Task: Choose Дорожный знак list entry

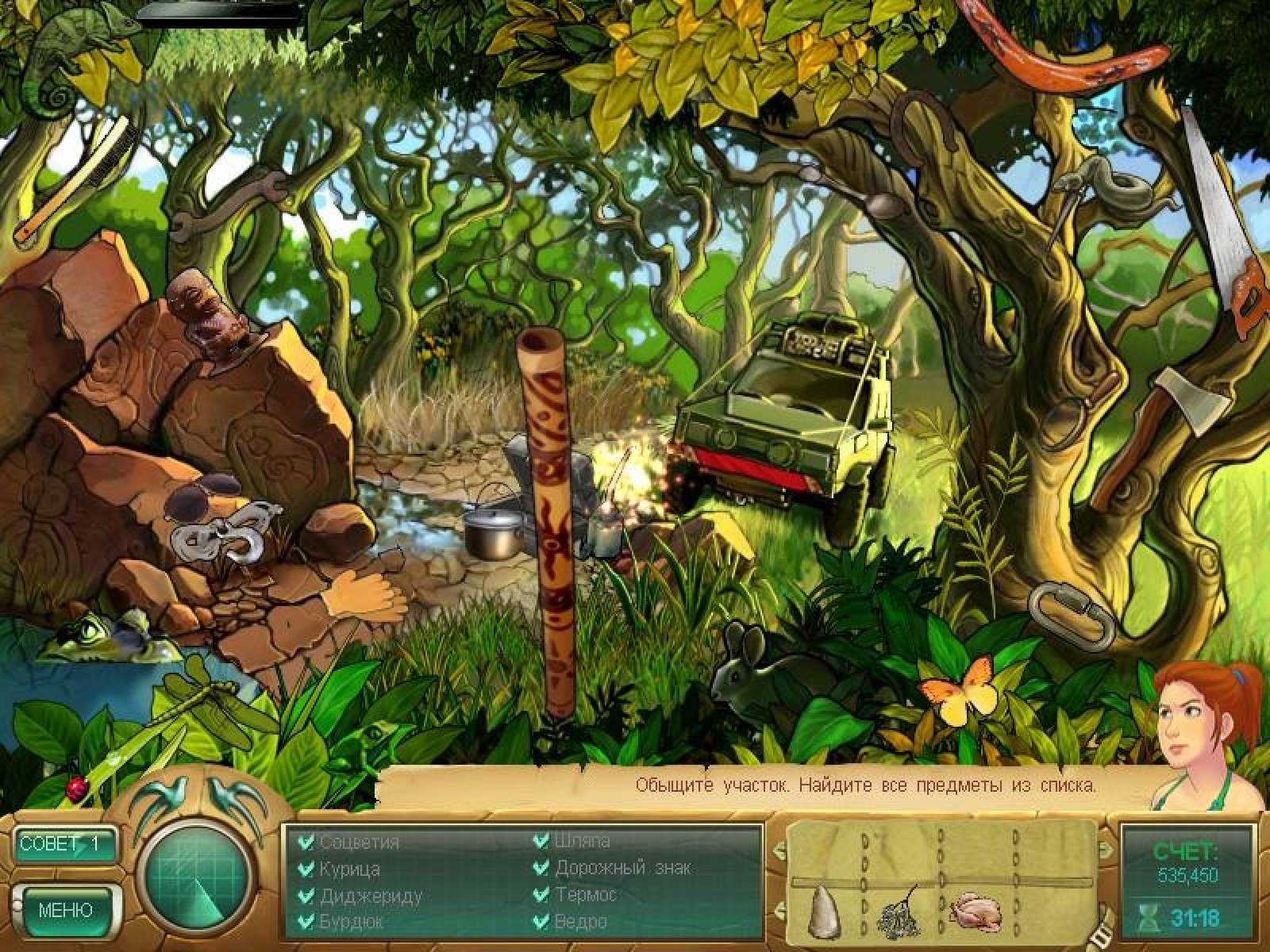Action: pyautogui.click(x=622, y=868)
